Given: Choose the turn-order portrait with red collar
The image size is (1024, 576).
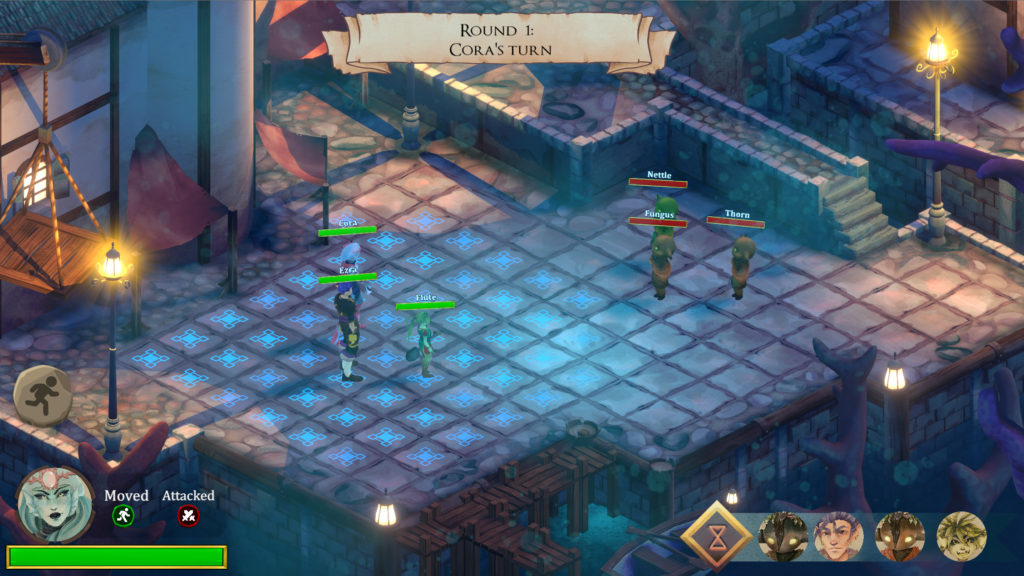Looking at the screenshot, I should (x=900, y=537).
